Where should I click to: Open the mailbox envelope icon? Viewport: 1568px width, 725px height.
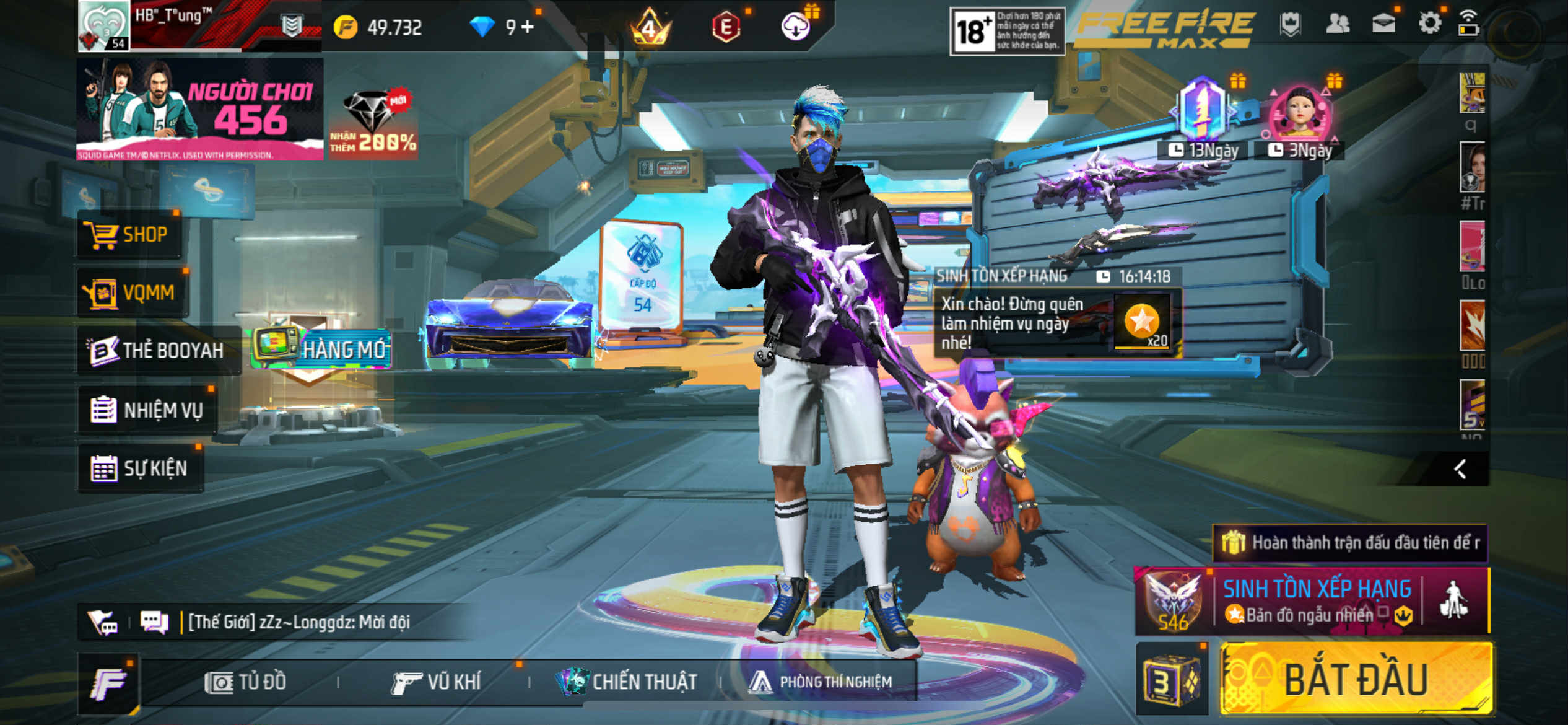coord(1383,24)
